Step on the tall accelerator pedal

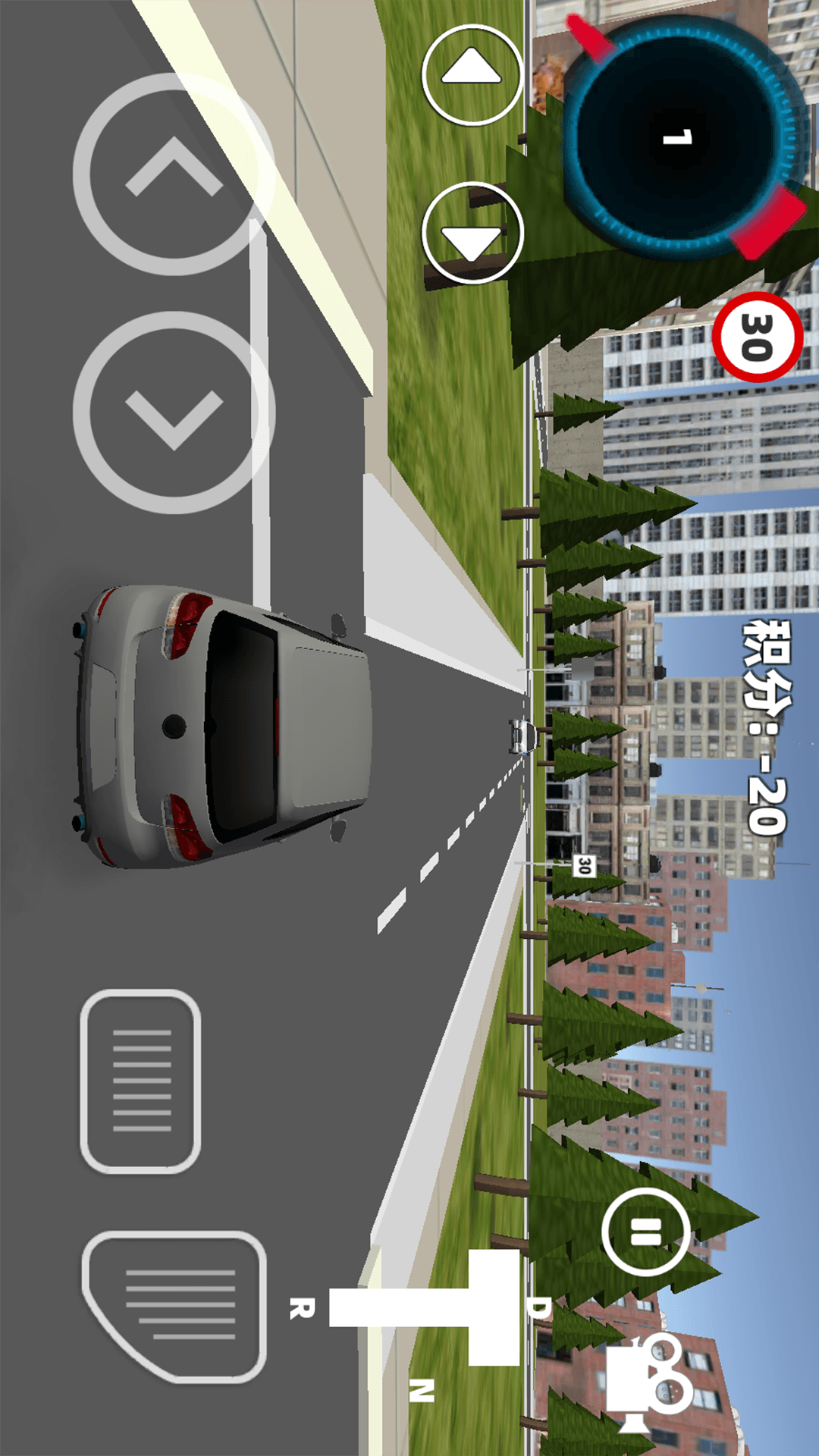point(174,1306)
